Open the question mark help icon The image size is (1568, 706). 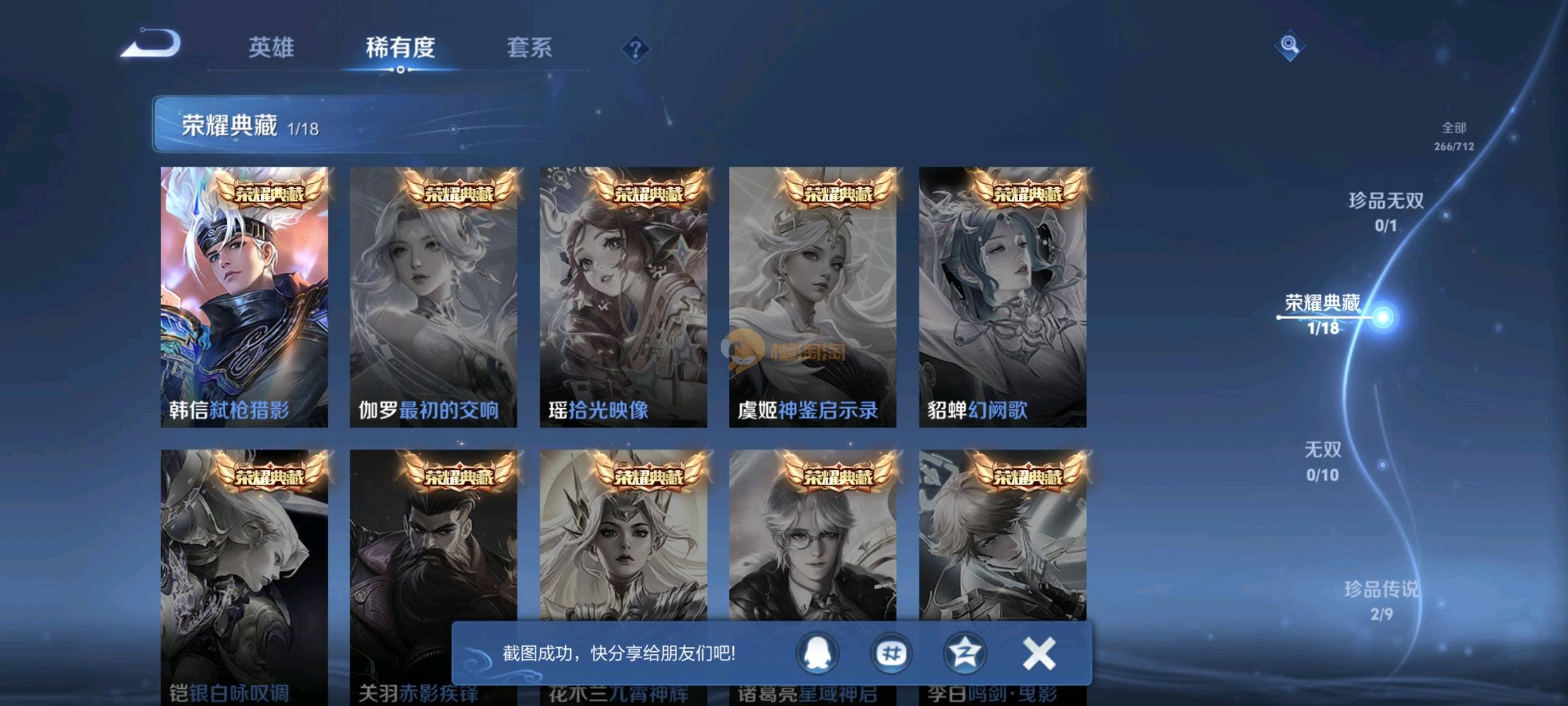(x=635, y=49)
